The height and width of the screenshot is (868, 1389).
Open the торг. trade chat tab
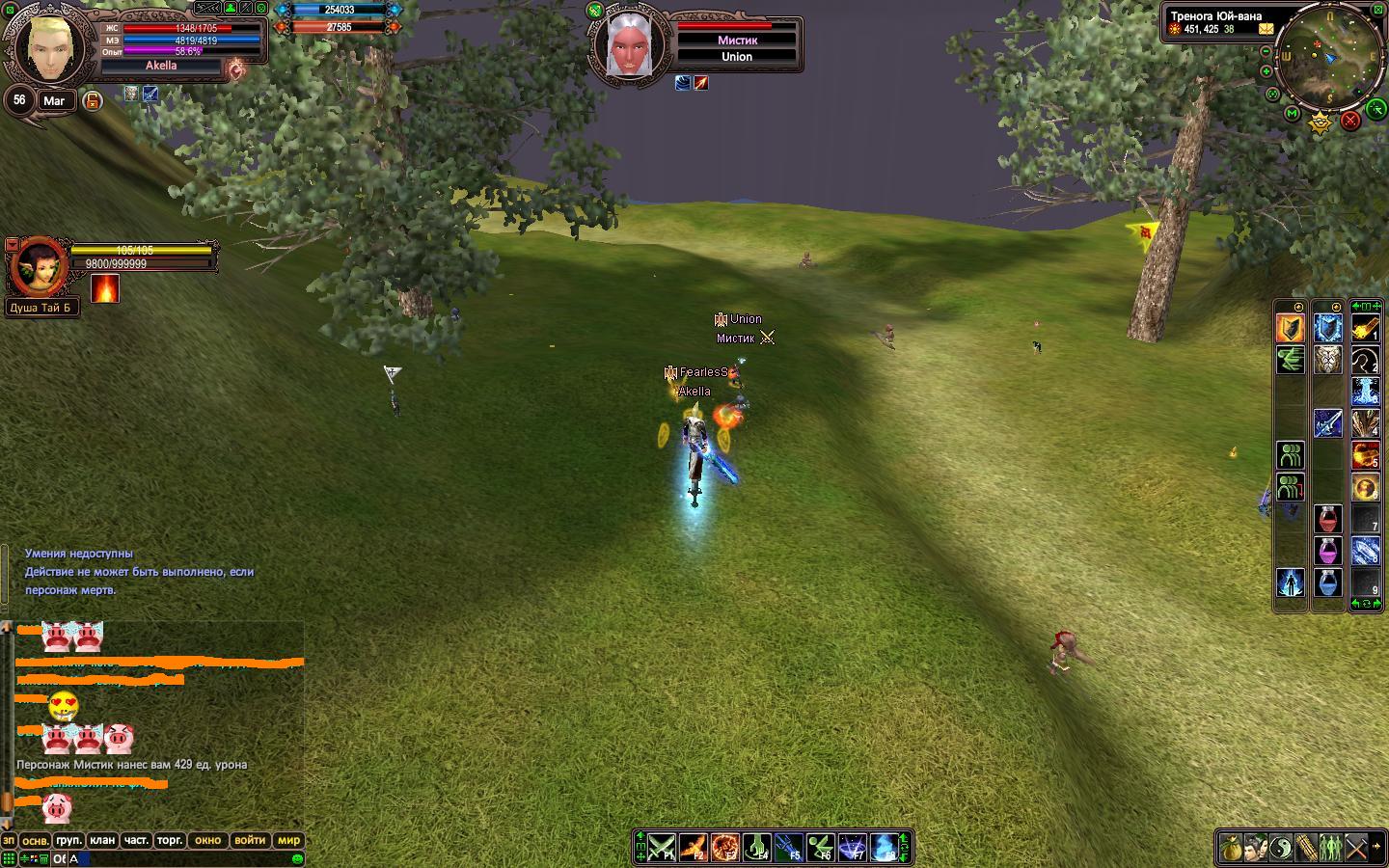click(170, 840)
